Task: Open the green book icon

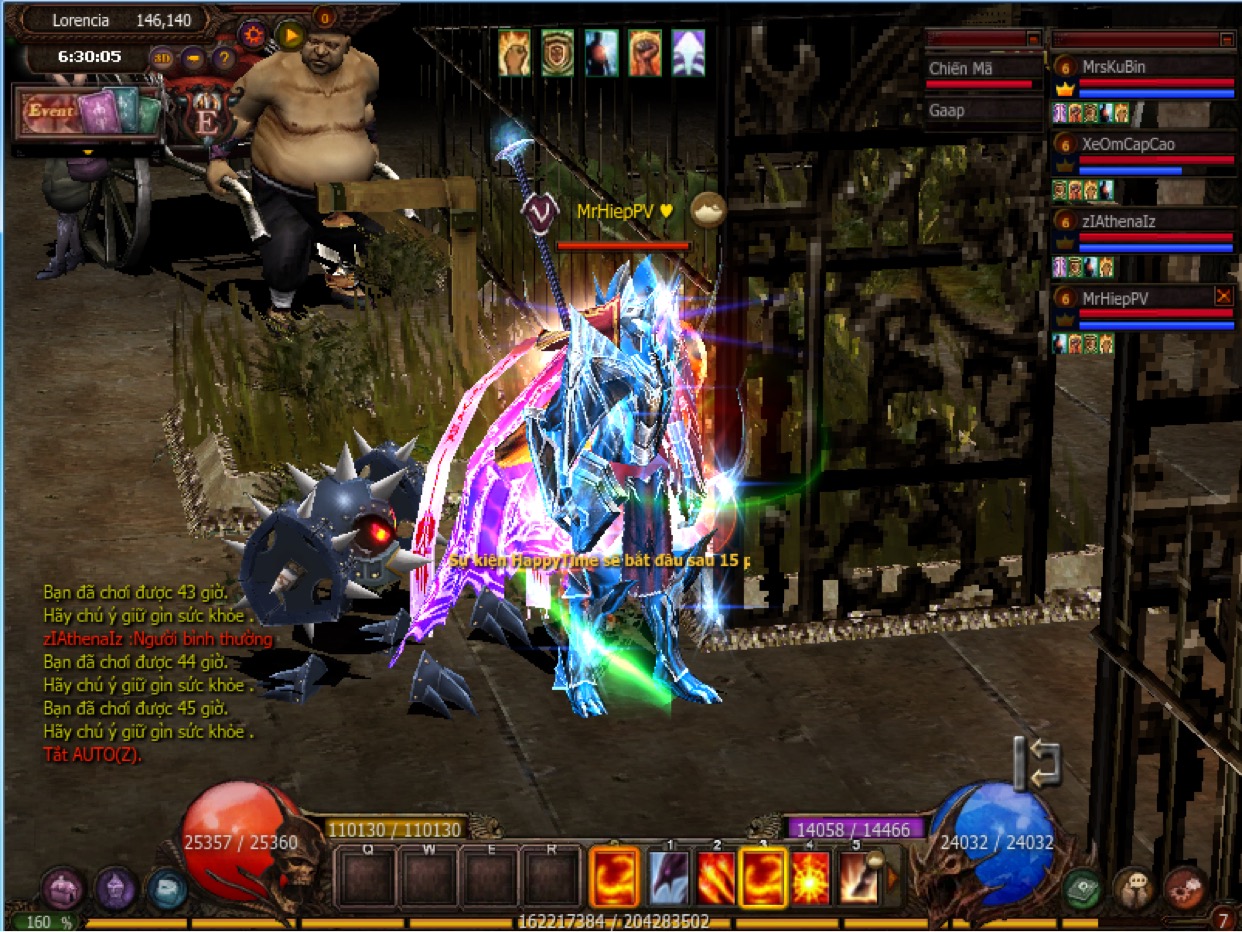Action: click(x=1081, y=887)
